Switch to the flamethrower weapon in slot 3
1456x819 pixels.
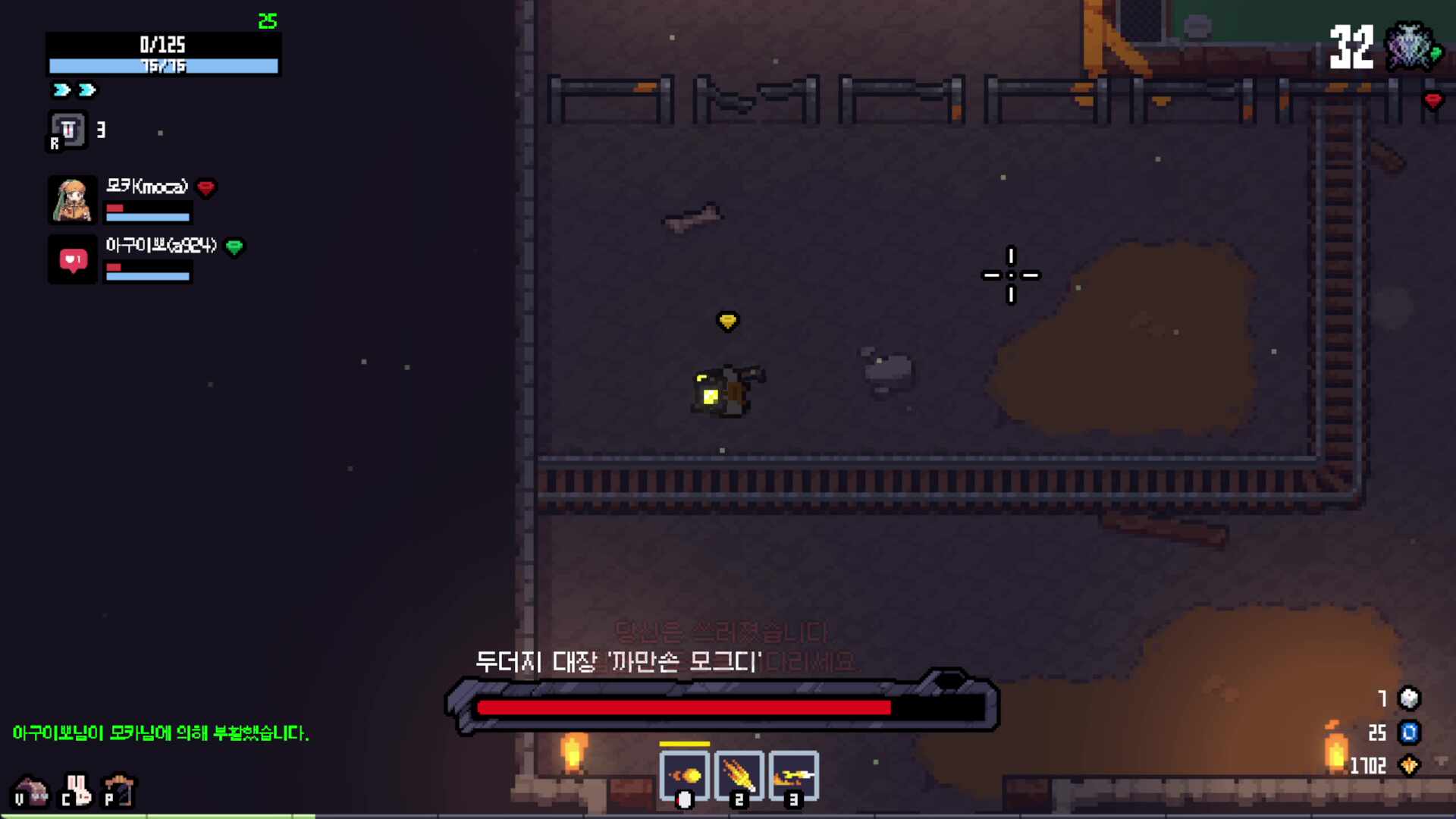[793, 775]
